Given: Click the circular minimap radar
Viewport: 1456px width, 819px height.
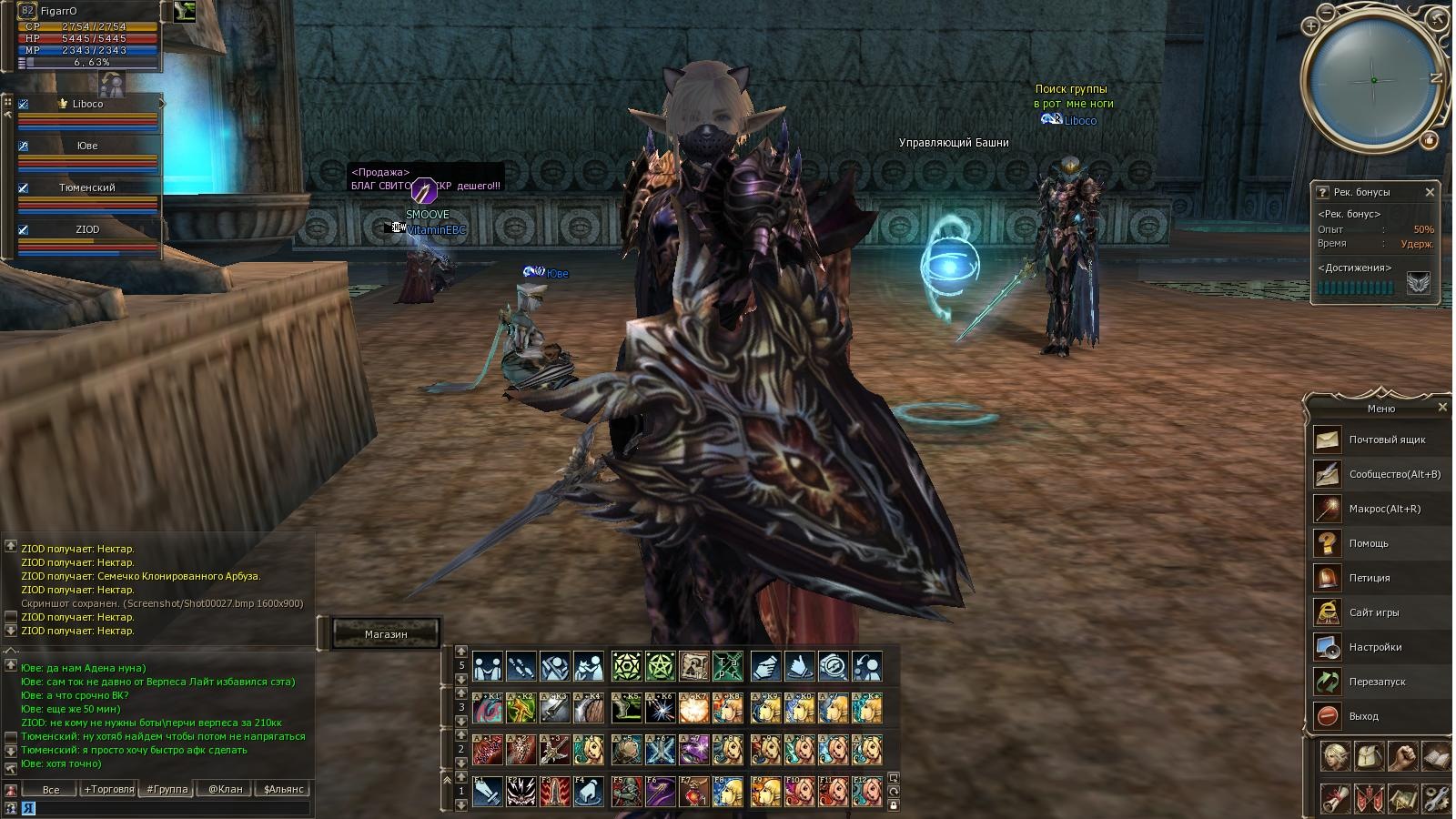Looking at the screenshot, I should point(1372,79).
